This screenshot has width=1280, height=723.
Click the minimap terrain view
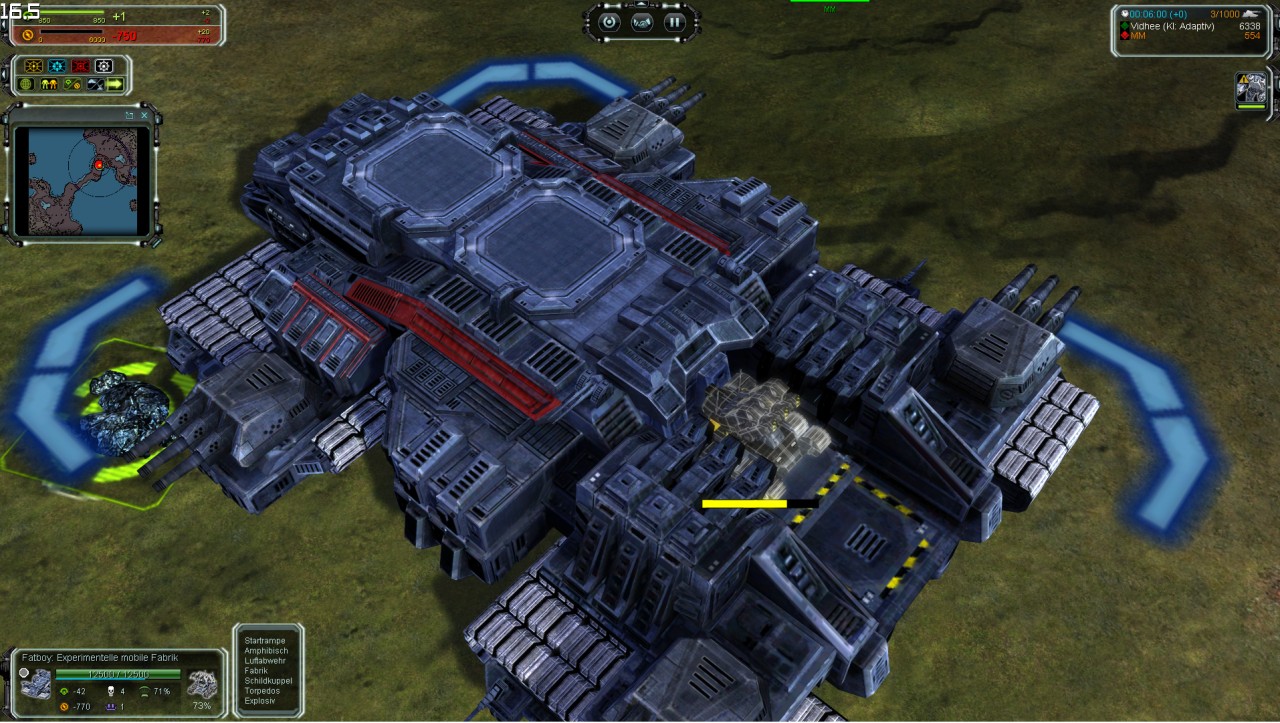[82, 178]
